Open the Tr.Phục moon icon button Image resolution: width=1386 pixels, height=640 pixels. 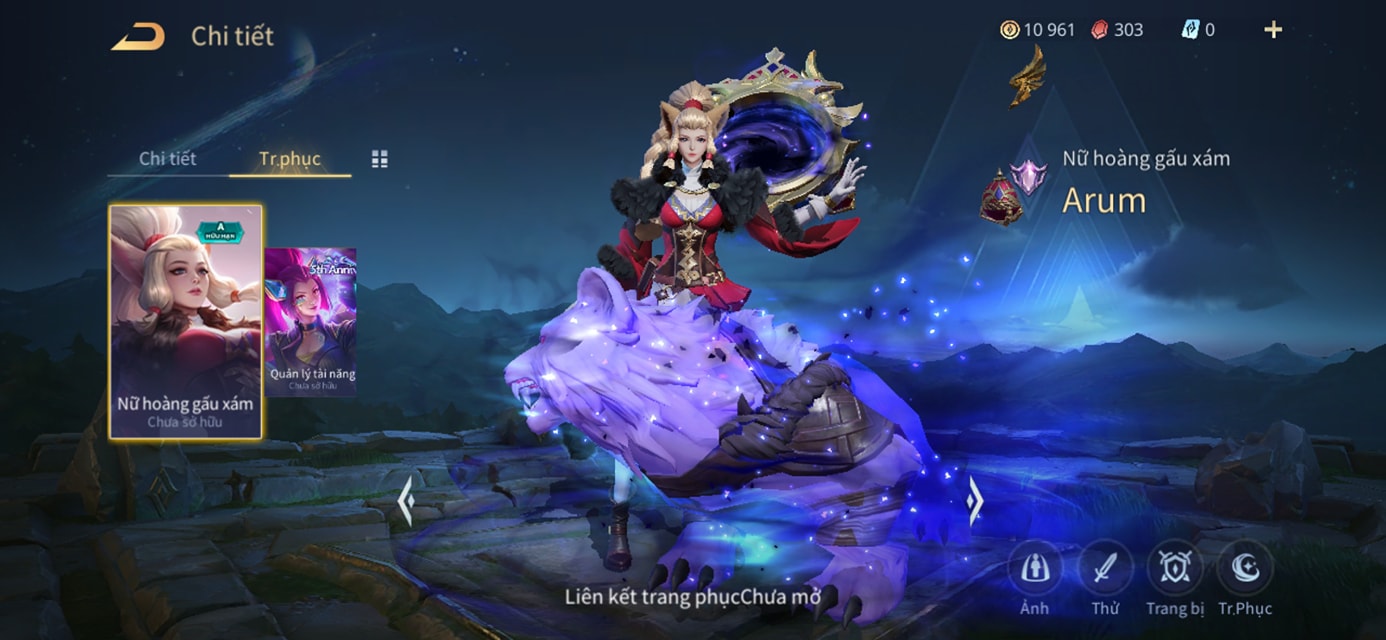[1245, 569]
